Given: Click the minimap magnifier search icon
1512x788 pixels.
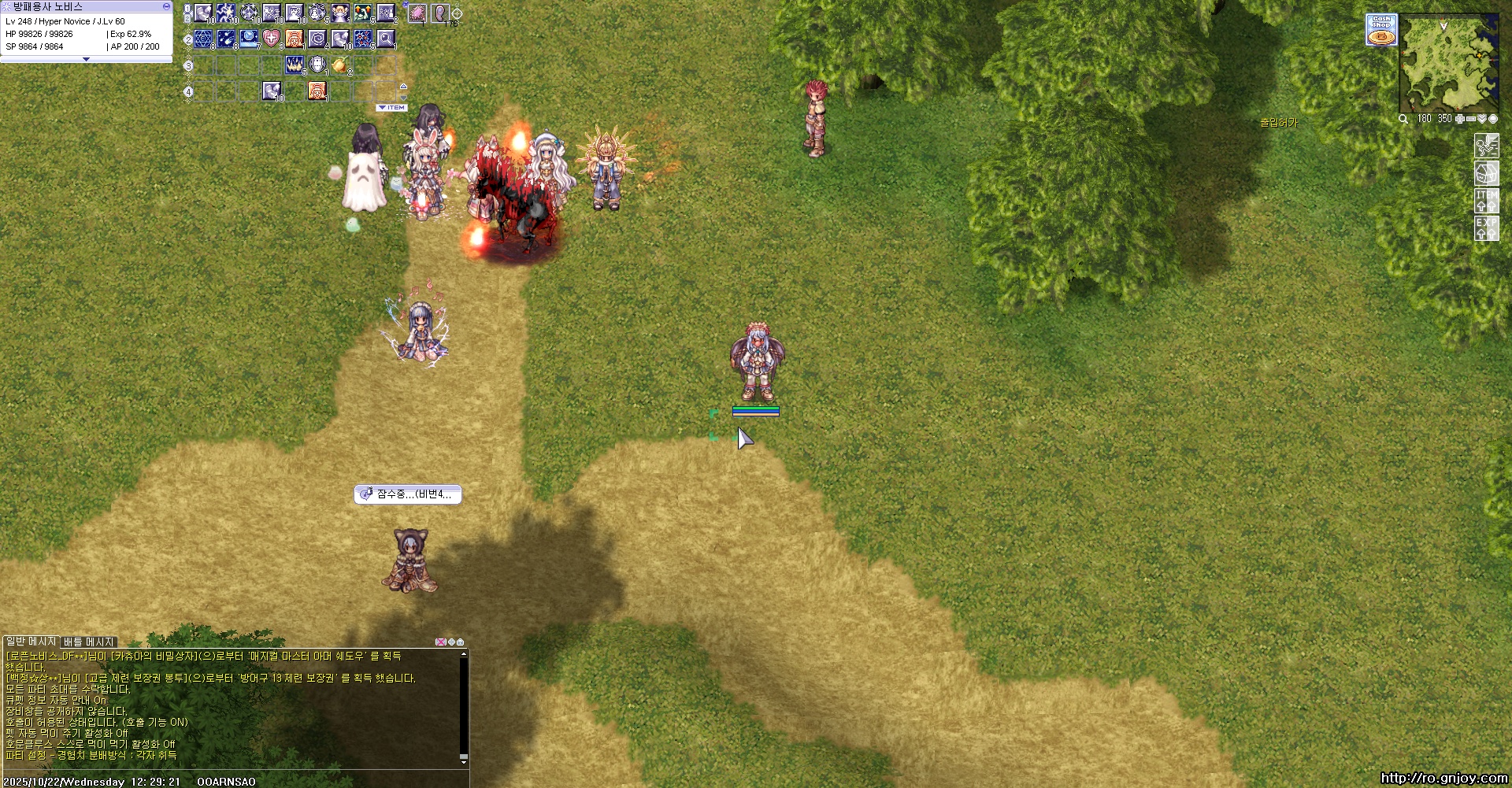Looking at the screenshot, I should coord(1403,119).
